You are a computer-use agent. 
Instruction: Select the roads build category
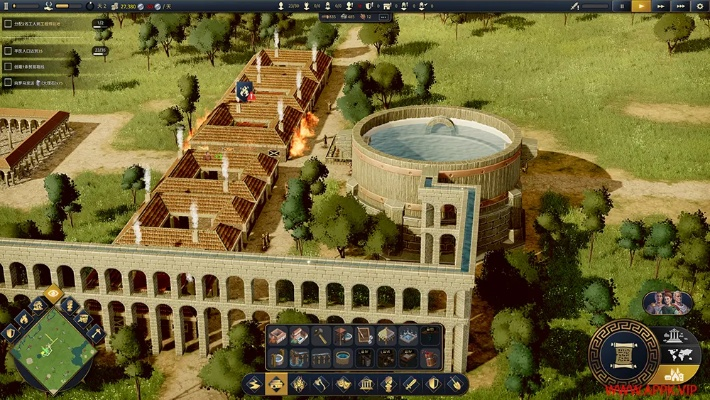pos(254,383)
